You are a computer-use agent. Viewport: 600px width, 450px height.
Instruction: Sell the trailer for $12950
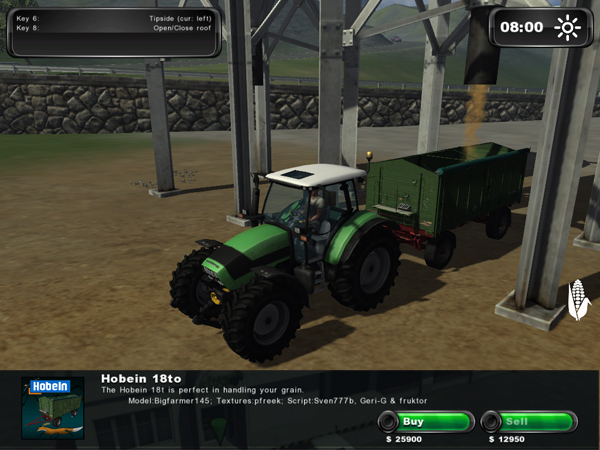[x=529, y=422]
